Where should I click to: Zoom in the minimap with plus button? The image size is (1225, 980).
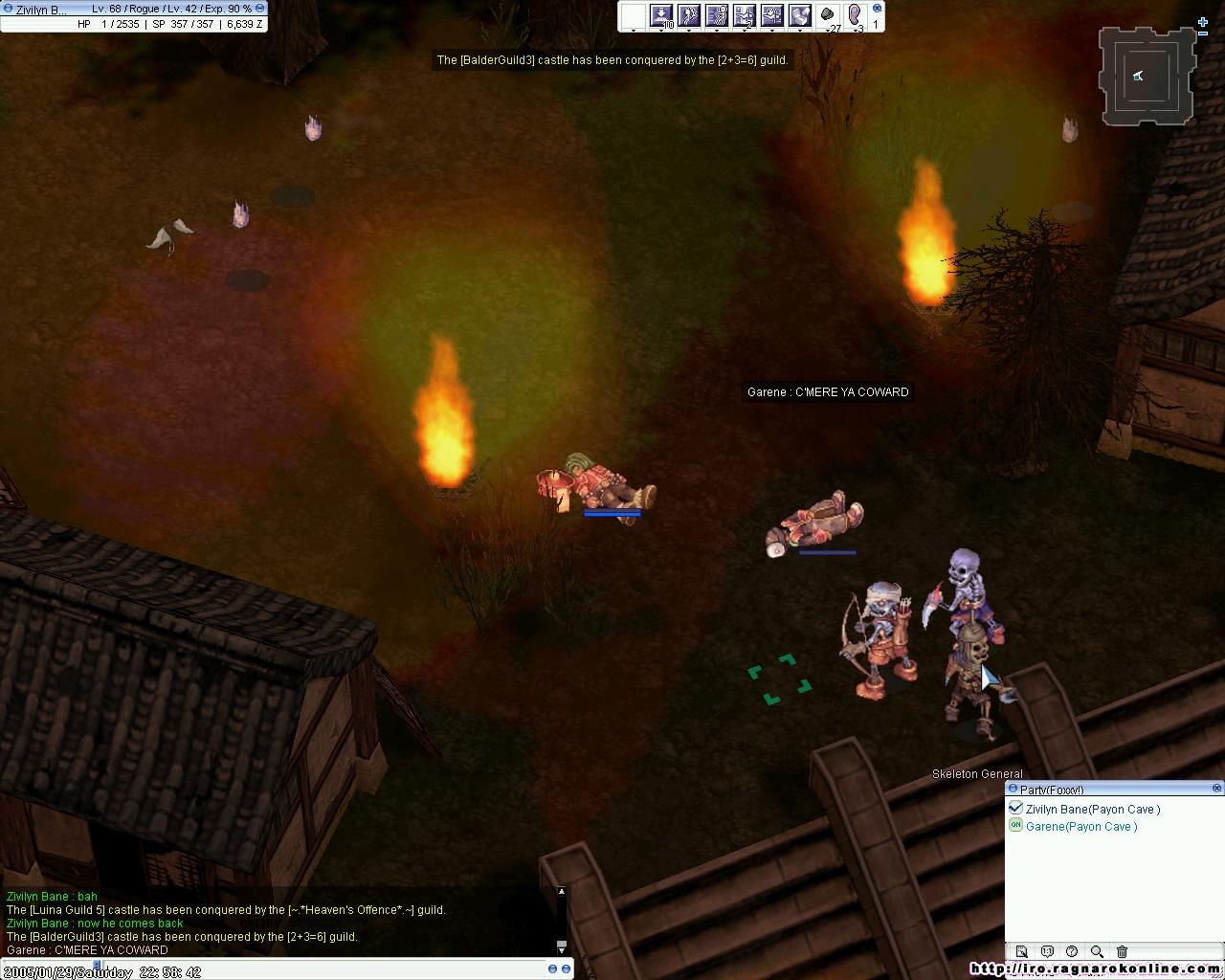1203,22
